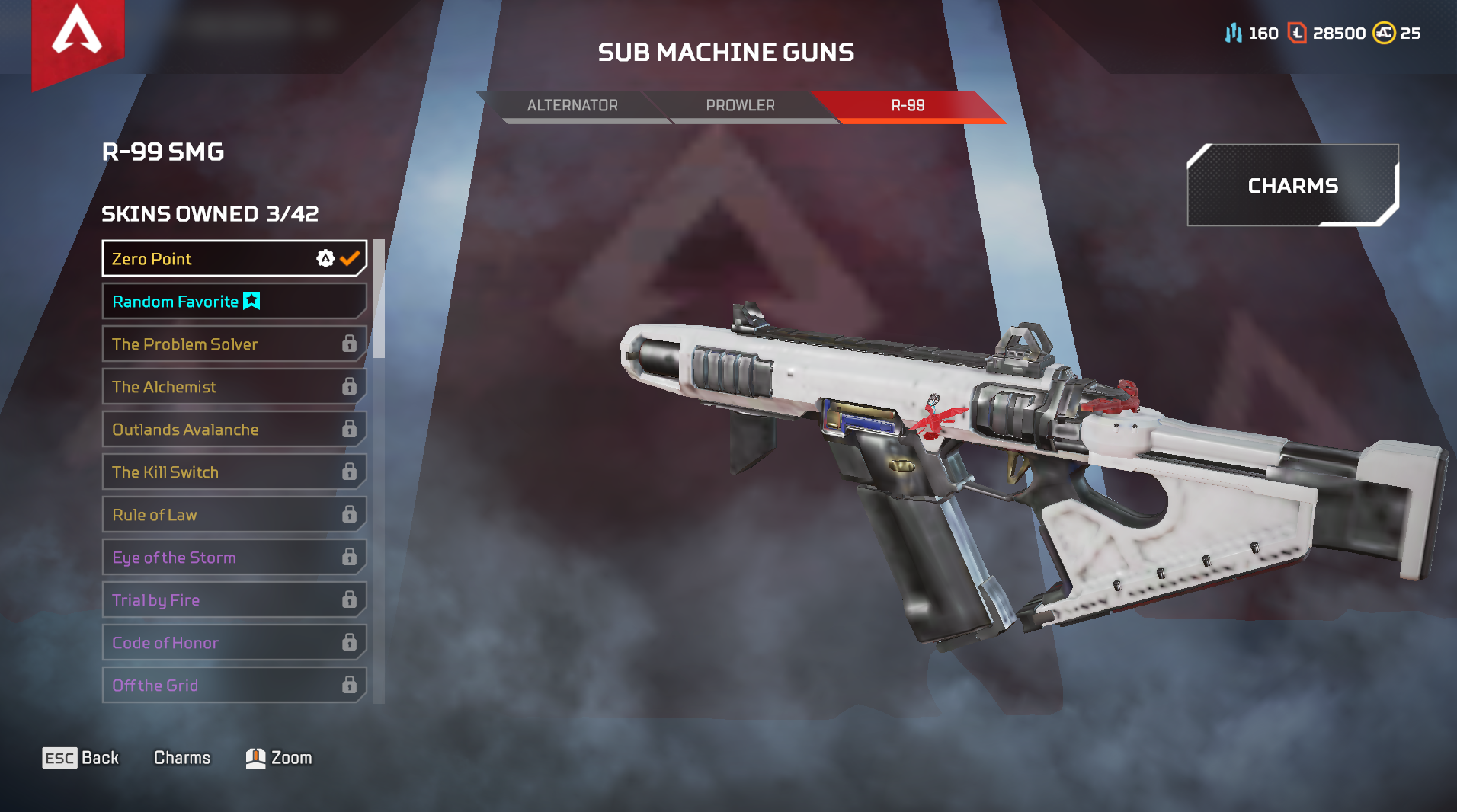Click the lock icon on The Problem Solver
The width and height of the screenshot is (1457, 812).
349,344
